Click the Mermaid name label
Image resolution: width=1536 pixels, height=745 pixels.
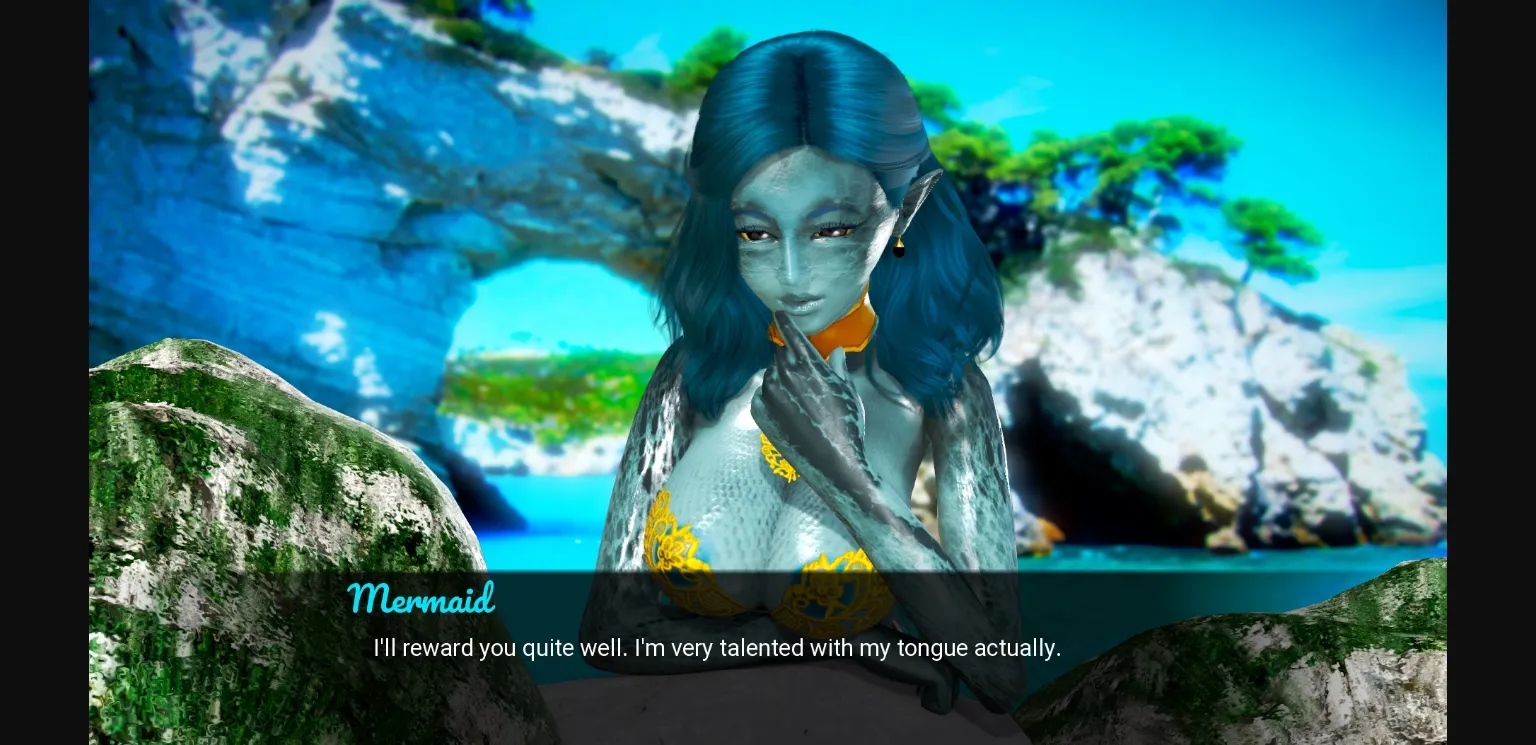point(421,598)
